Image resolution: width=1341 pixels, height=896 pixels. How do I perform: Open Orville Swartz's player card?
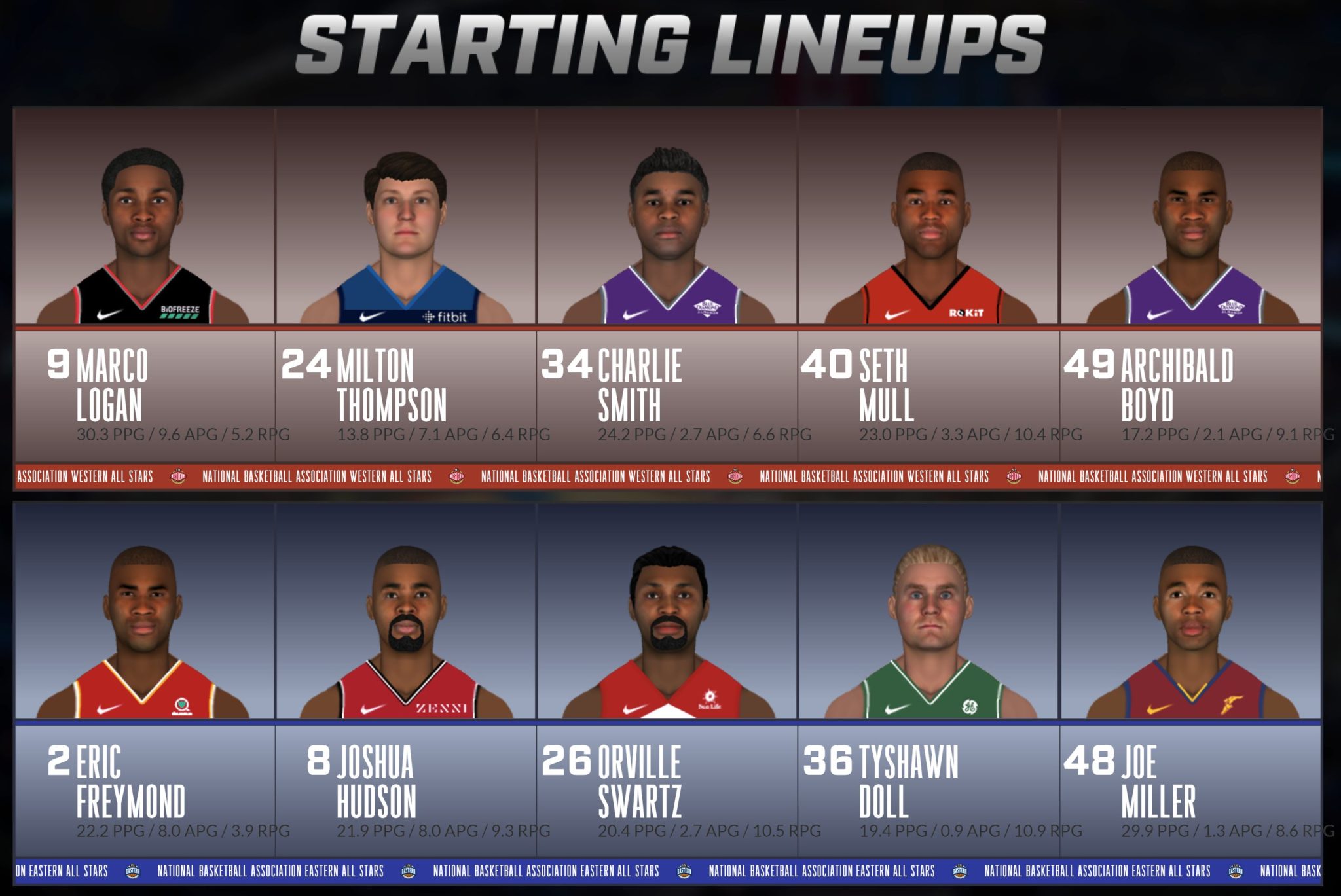tap(667, 681)
